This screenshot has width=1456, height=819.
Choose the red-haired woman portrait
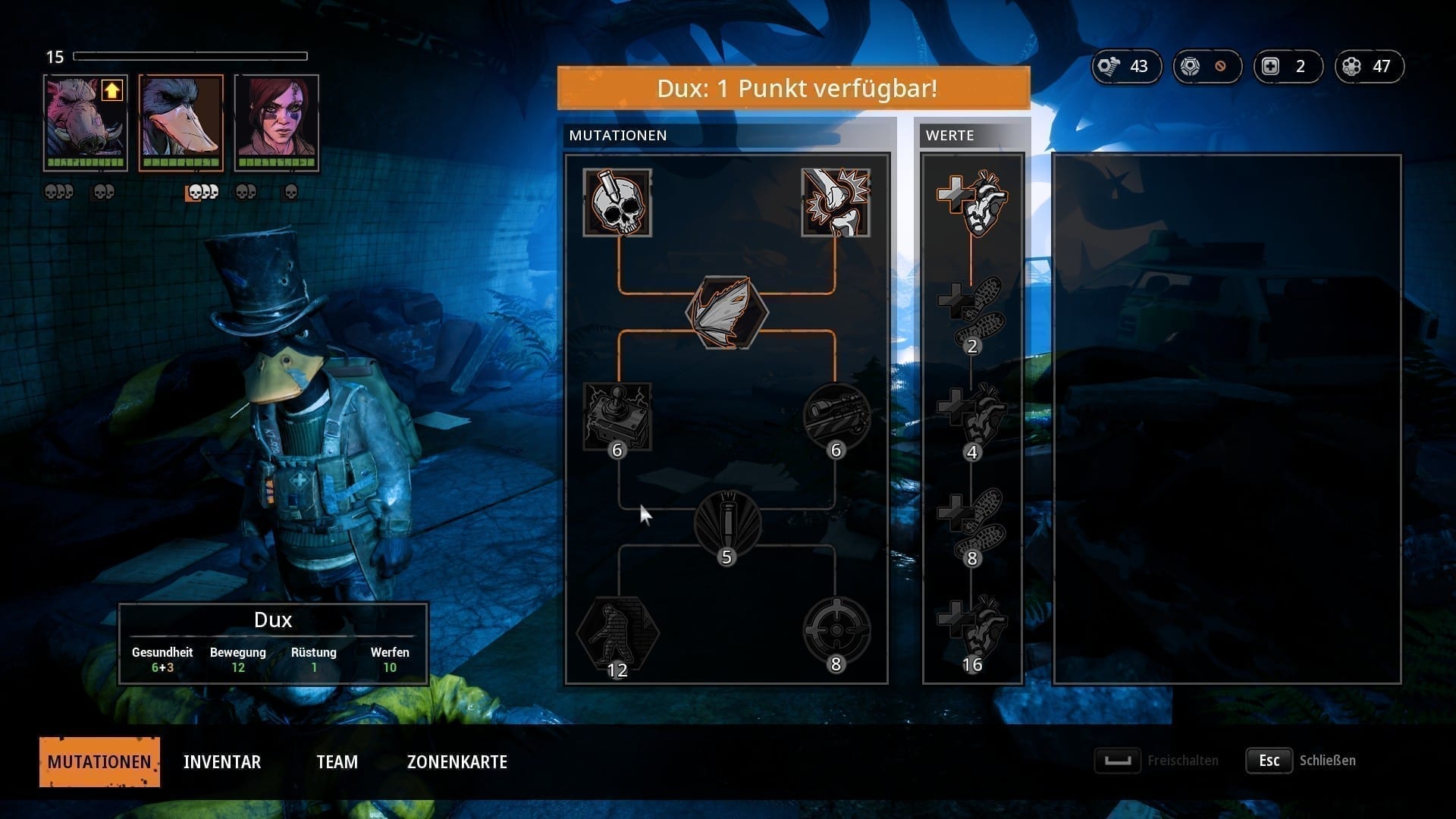point(277,123)
